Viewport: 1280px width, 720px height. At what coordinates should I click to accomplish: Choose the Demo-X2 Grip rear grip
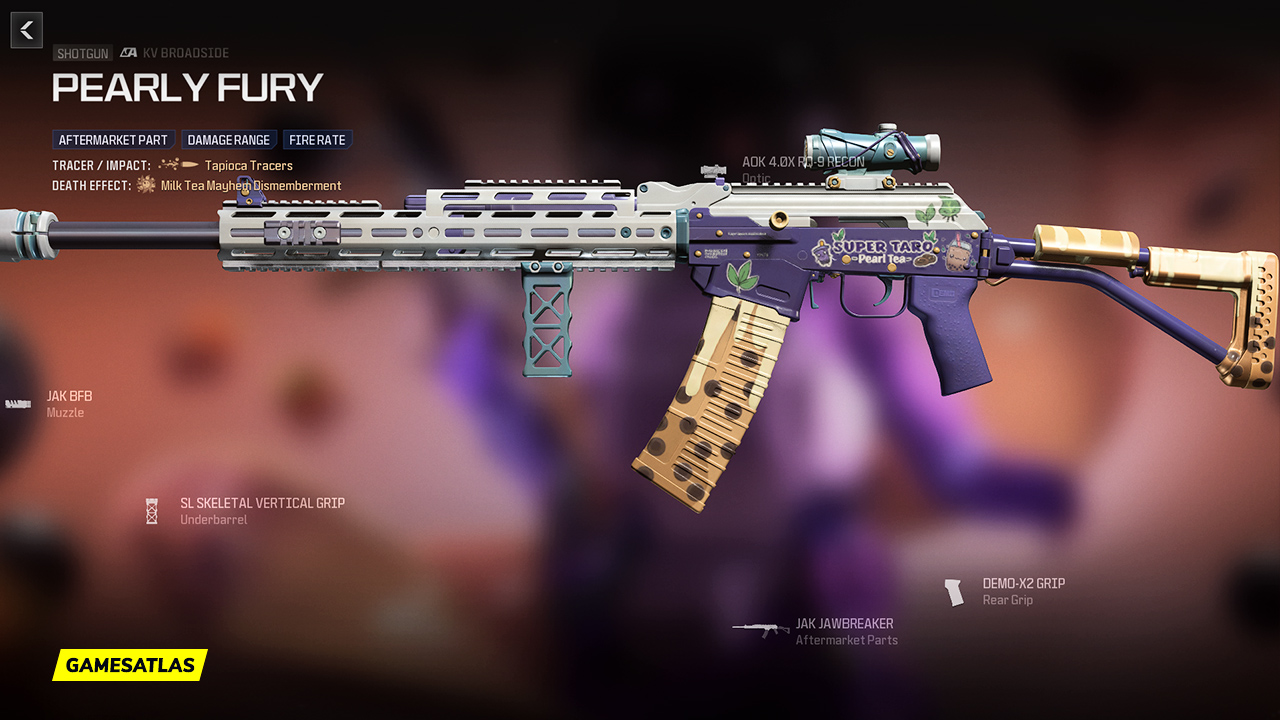pyautogui.click(x=1022, y=591)
